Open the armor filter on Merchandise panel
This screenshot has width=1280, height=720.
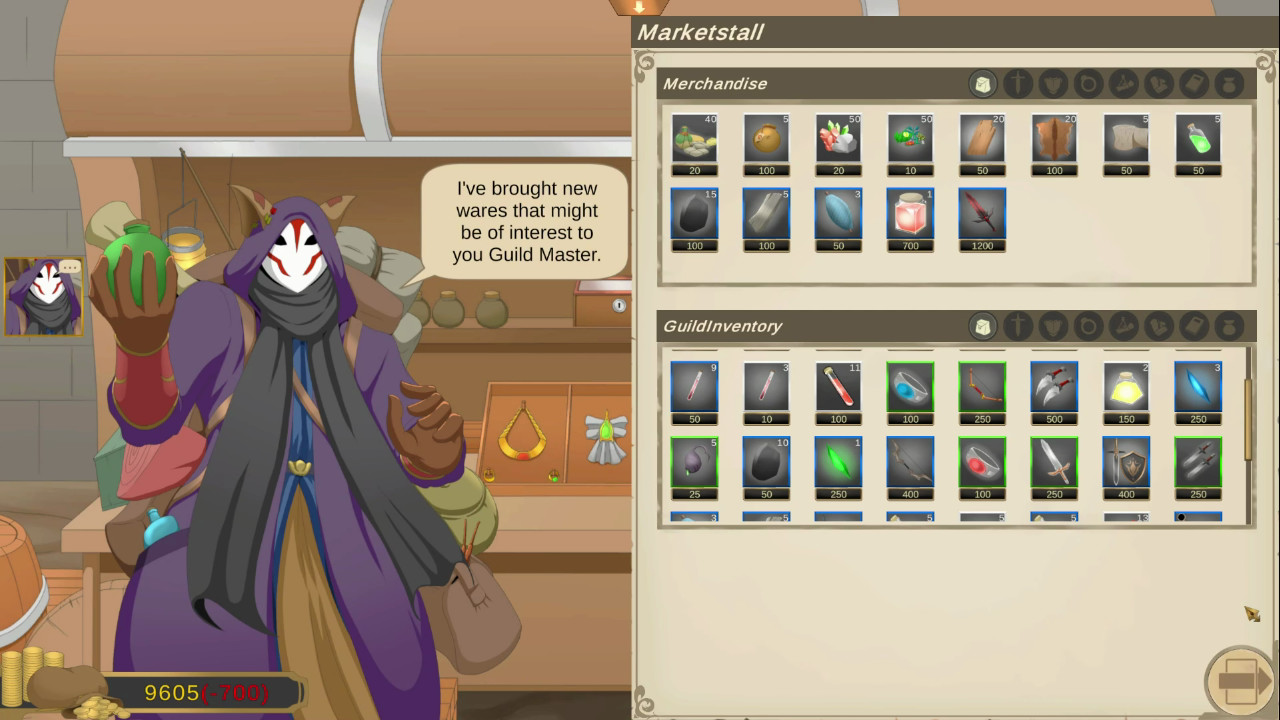pos(1053,84)
